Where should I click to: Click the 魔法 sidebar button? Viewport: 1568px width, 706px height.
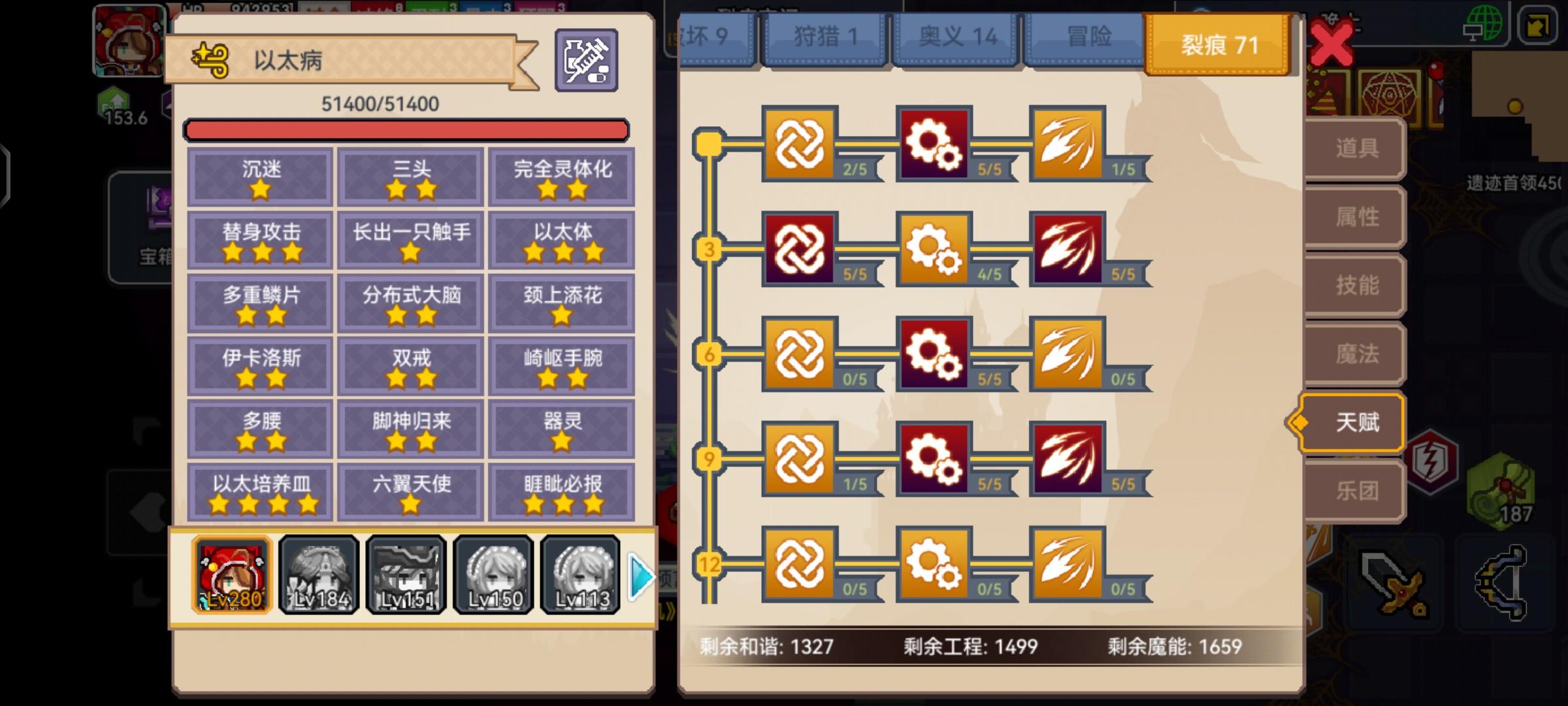(1359, 353)
